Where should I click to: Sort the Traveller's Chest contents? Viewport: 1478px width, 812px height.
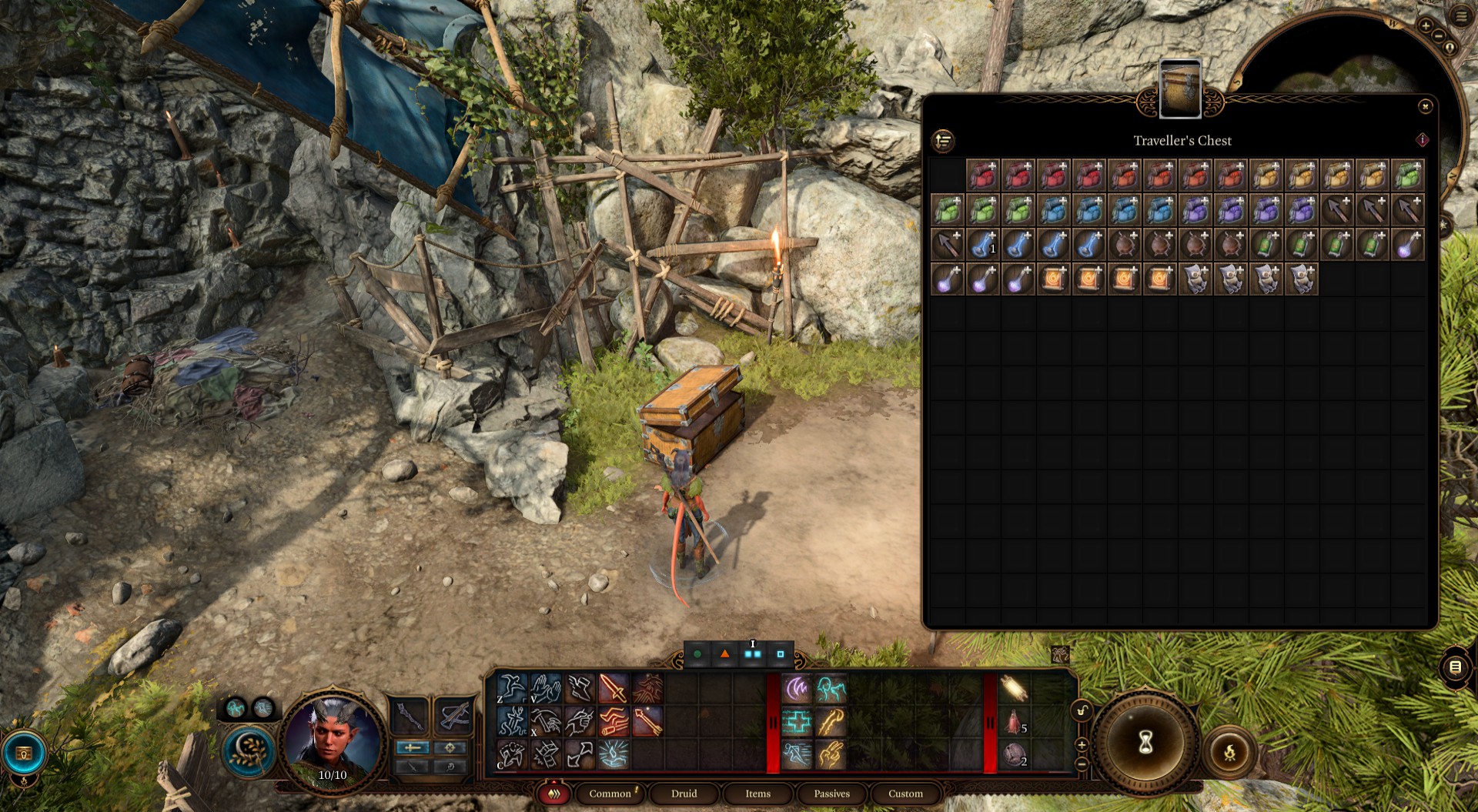click(943, 141)
